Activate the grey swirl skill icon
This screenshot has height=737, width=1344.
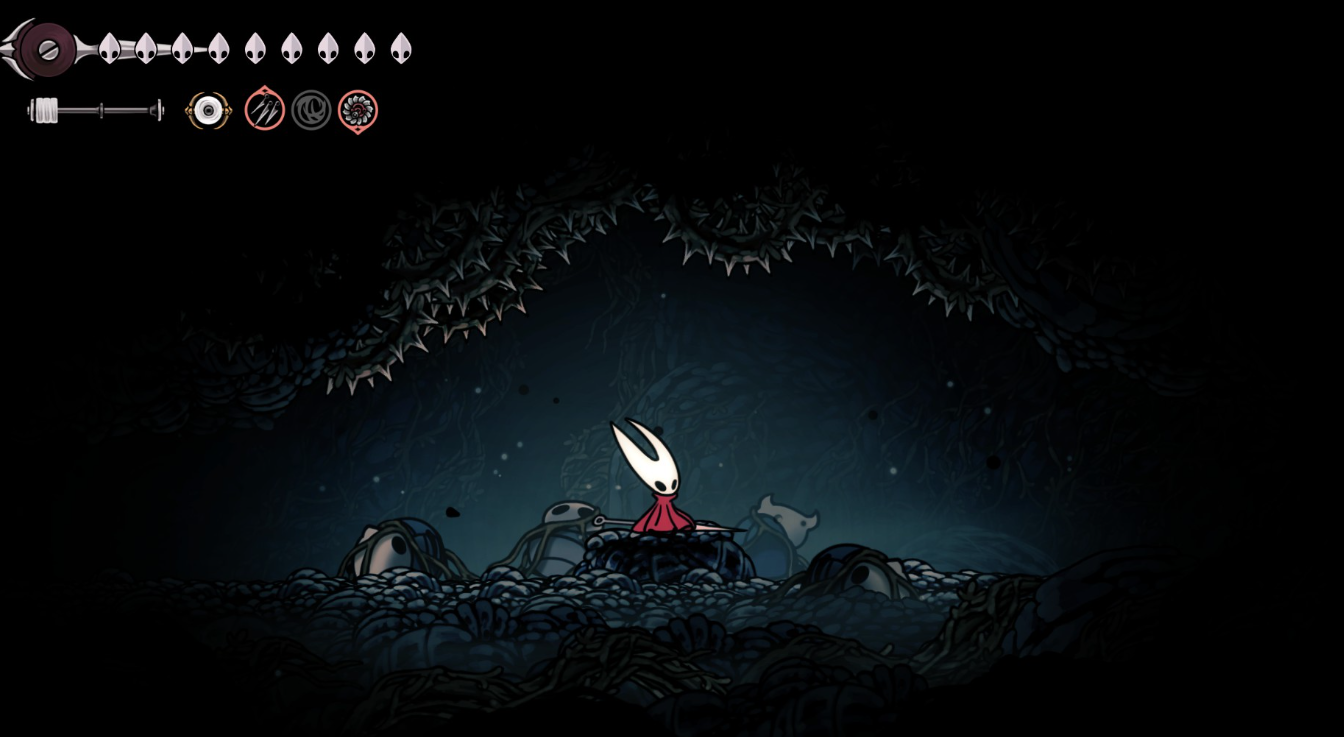311,110
